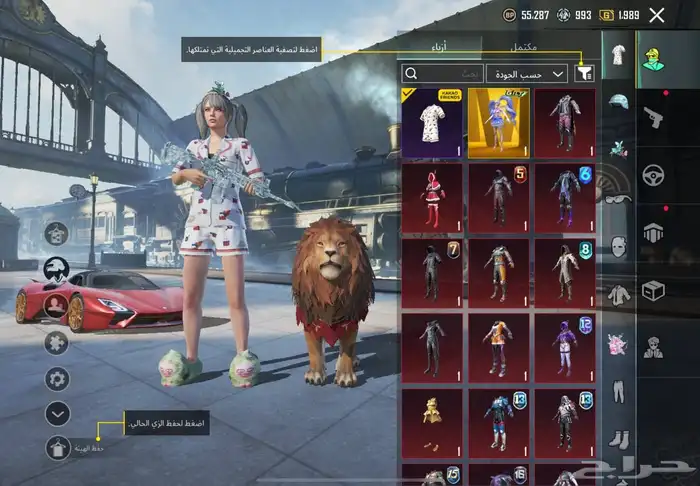The image size is (700, 486).
Task: Open the character avatar category
Action: coord(655,57)
